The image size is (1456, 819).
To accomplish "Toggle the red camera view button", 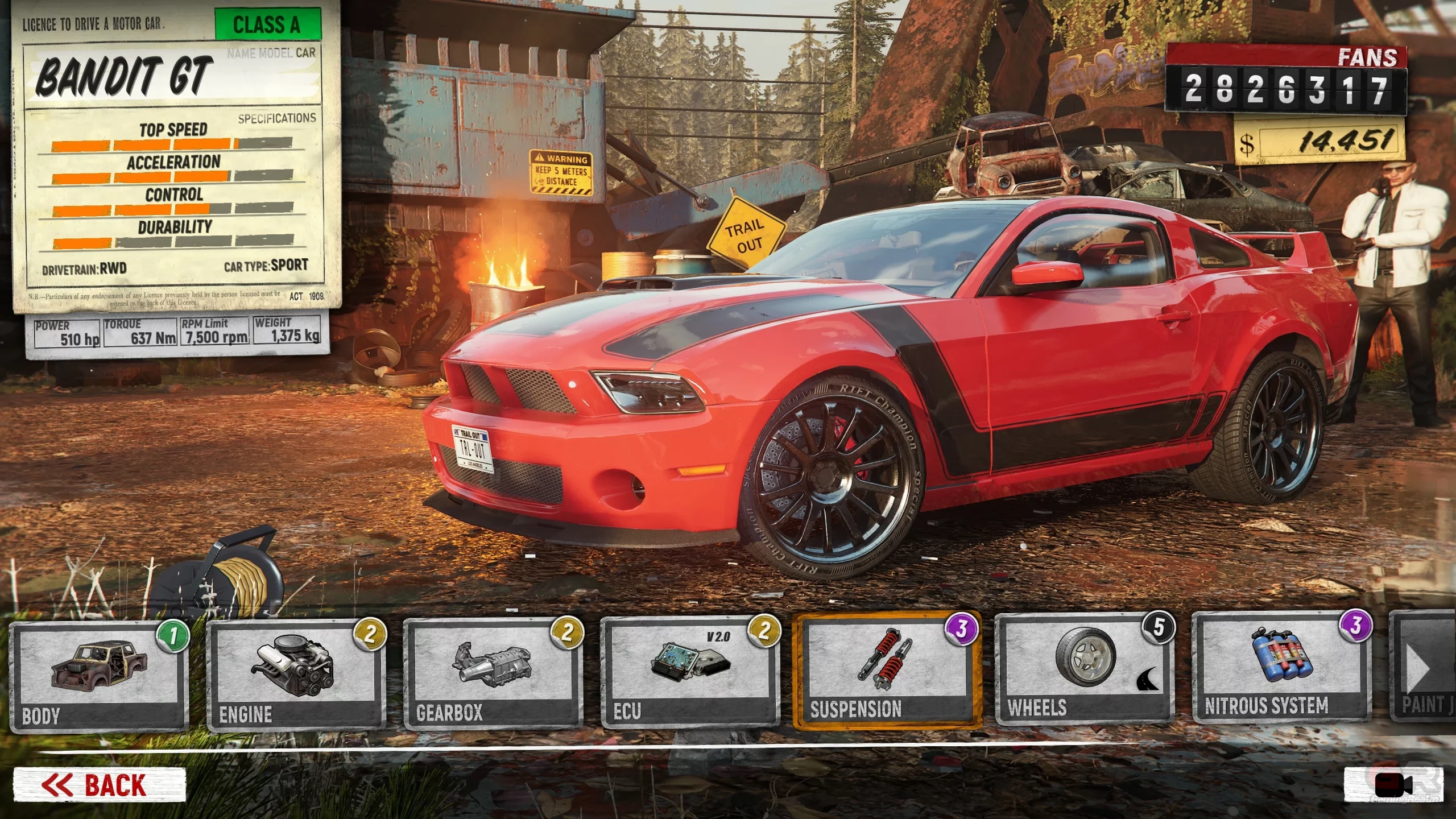I will click(x=1393, y=785).
